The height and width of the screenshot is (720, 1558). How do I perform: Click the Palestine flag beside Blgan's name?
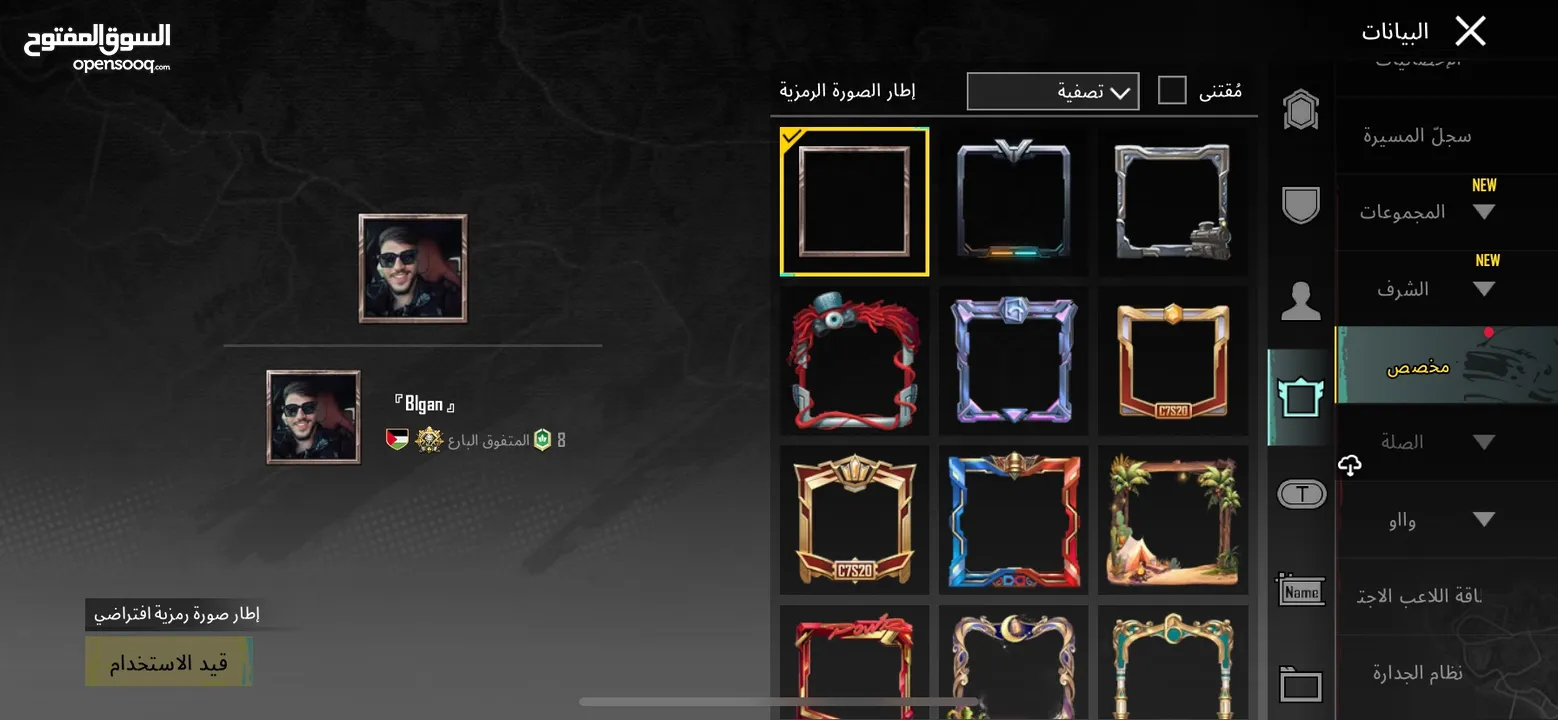(396, 438)
